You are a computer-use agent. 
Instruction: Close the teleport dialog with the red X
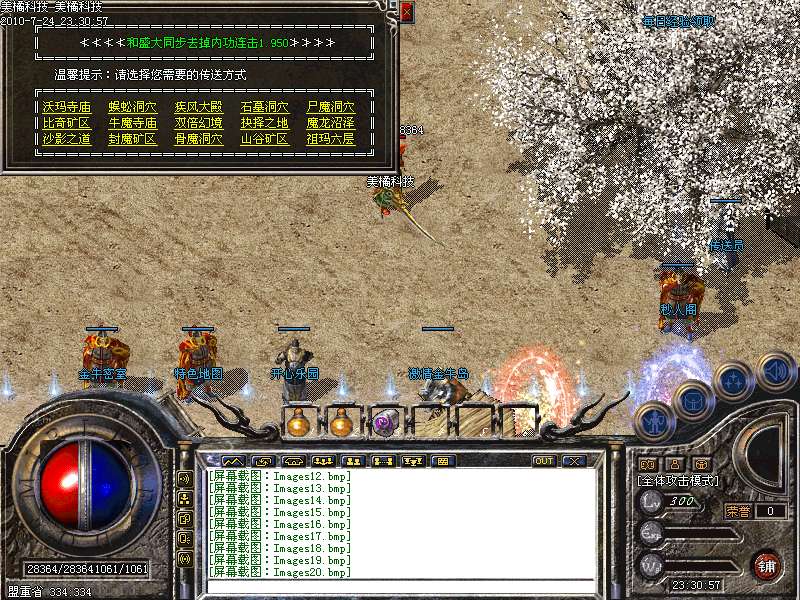[406, 12]
